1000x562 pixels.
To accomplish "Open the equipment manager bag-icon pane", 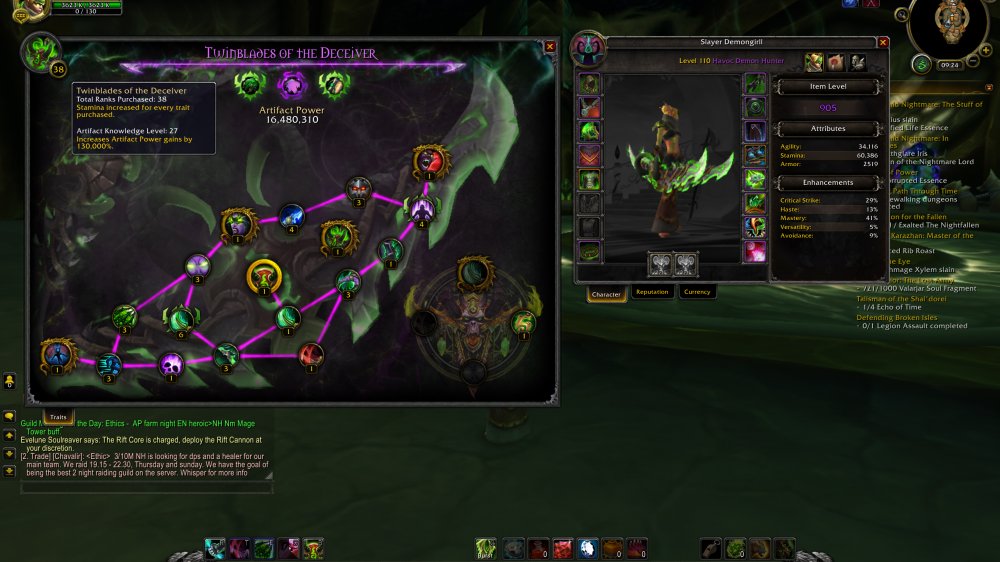I will tap(858, 63).
